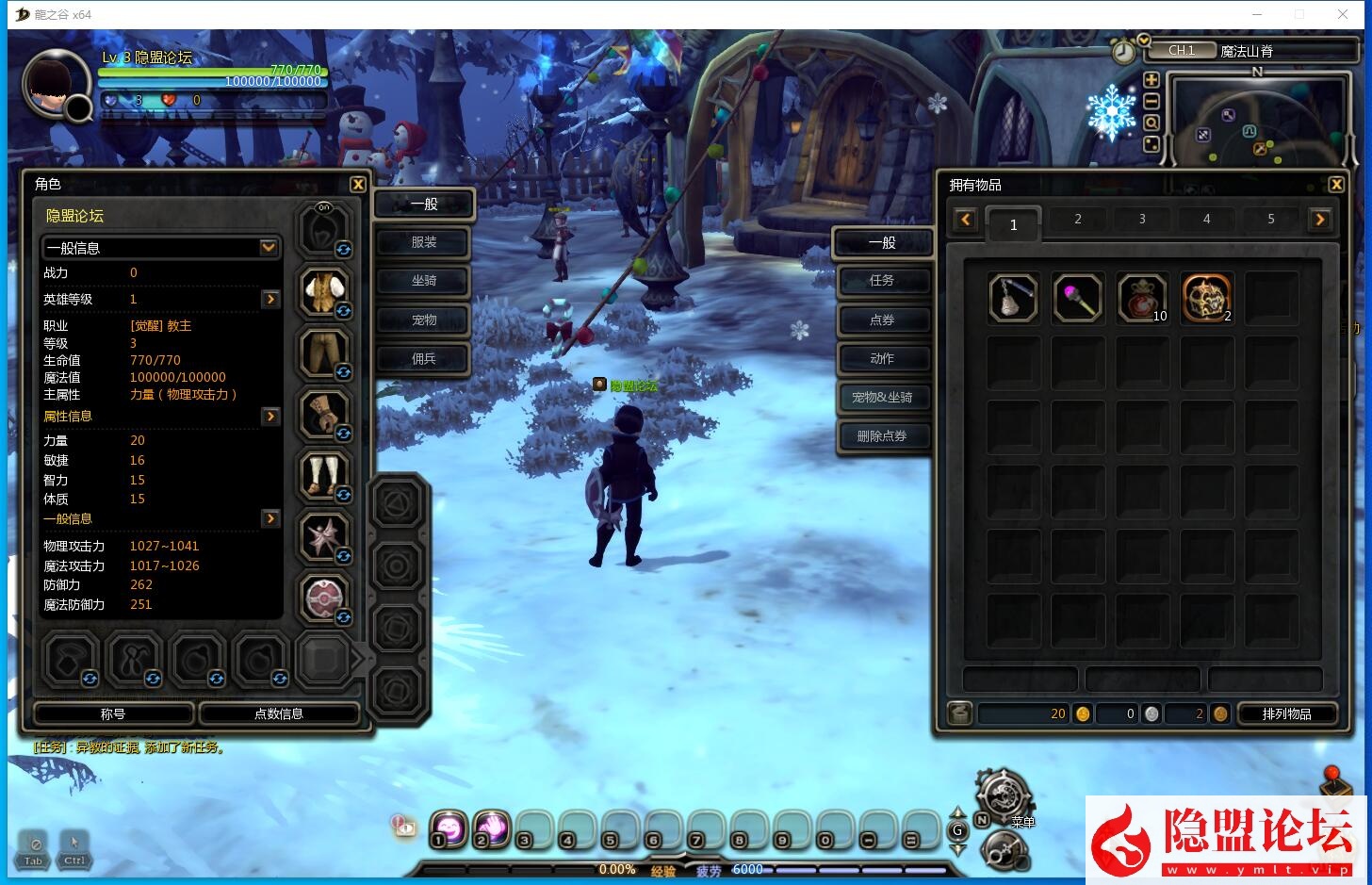Switch inventory to the 任务 tab

point(882,281)
